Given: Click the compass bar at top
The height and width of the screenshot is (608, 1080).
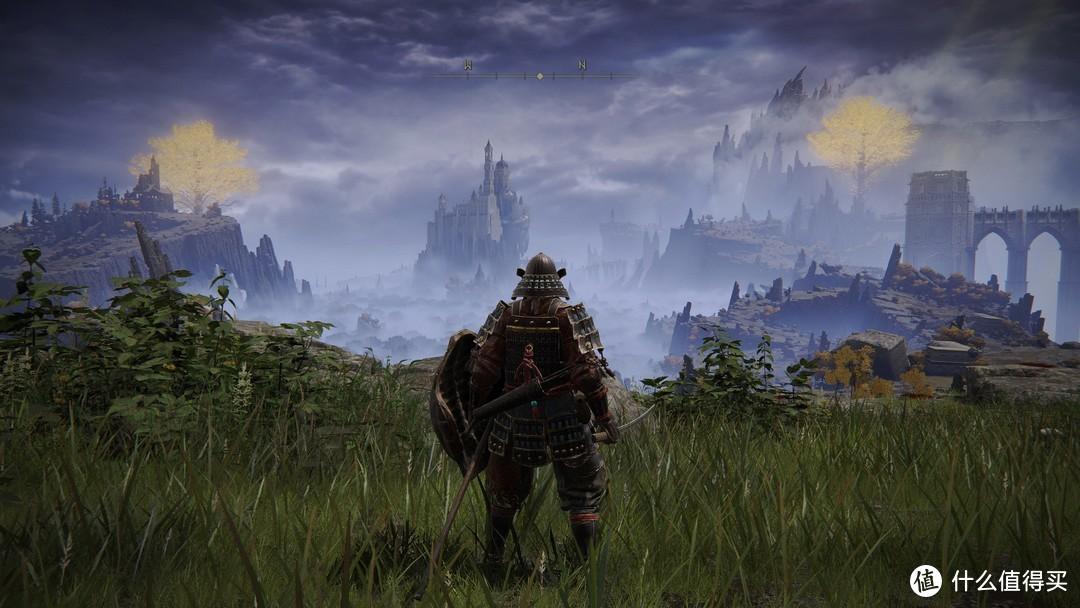Looking at the screenshot, I should pyautogui.click(x=538, y=74).
